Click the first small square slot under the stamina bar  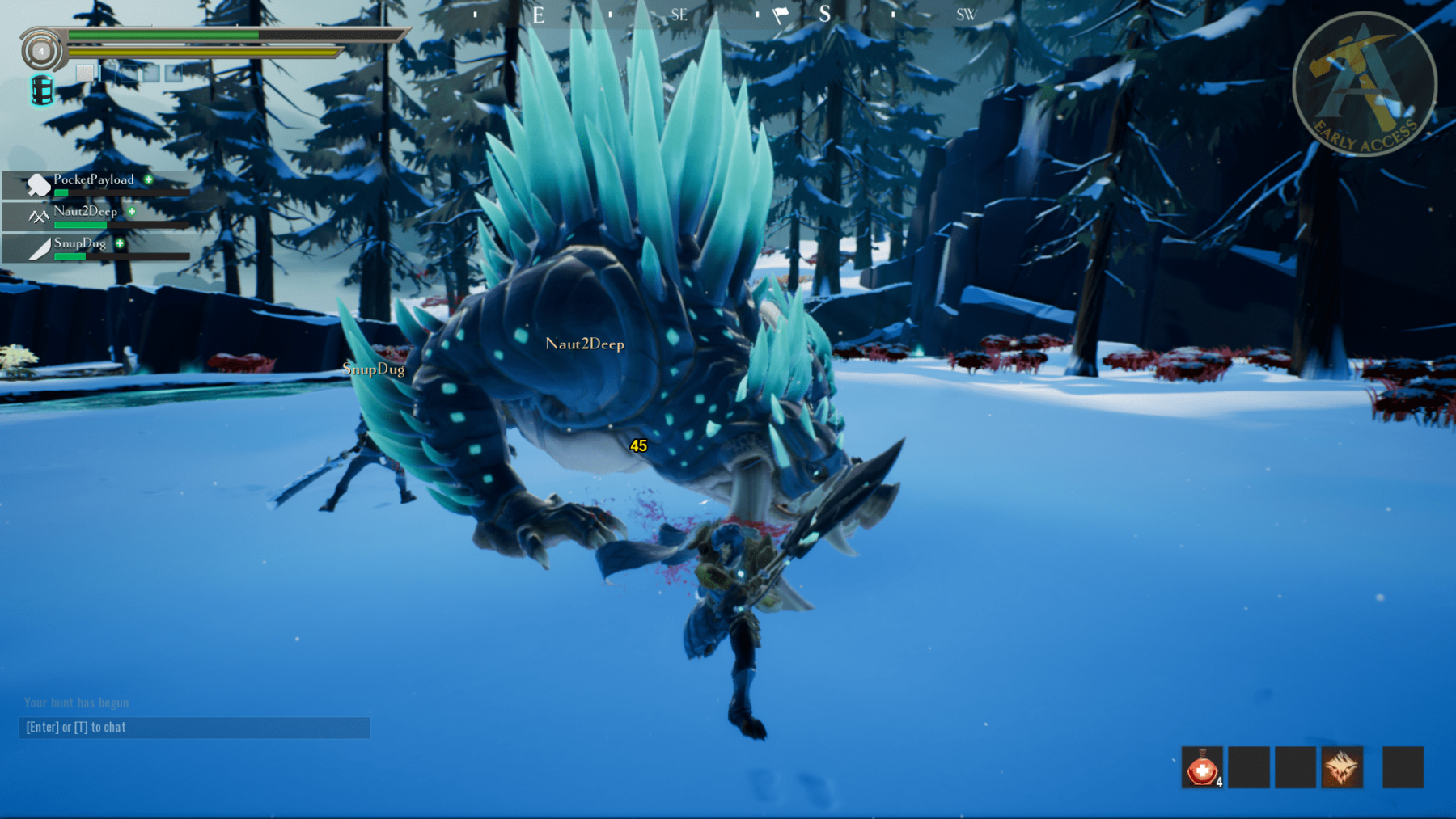(84, 73)
